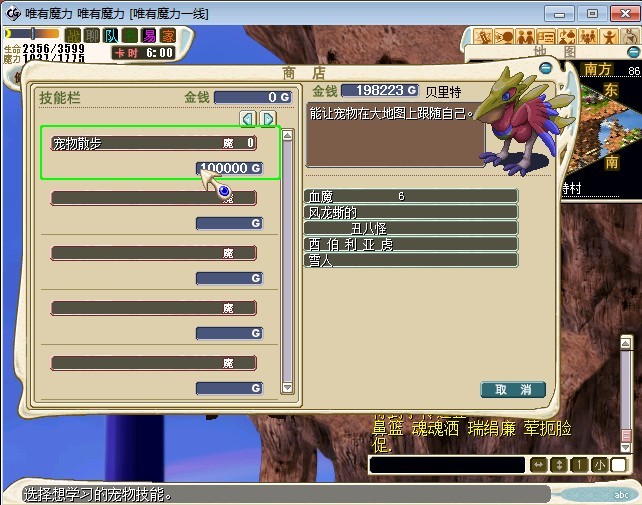Pick the 西伯利亚虎 pet entry
The image size is (642, 505).
point(411,244)
